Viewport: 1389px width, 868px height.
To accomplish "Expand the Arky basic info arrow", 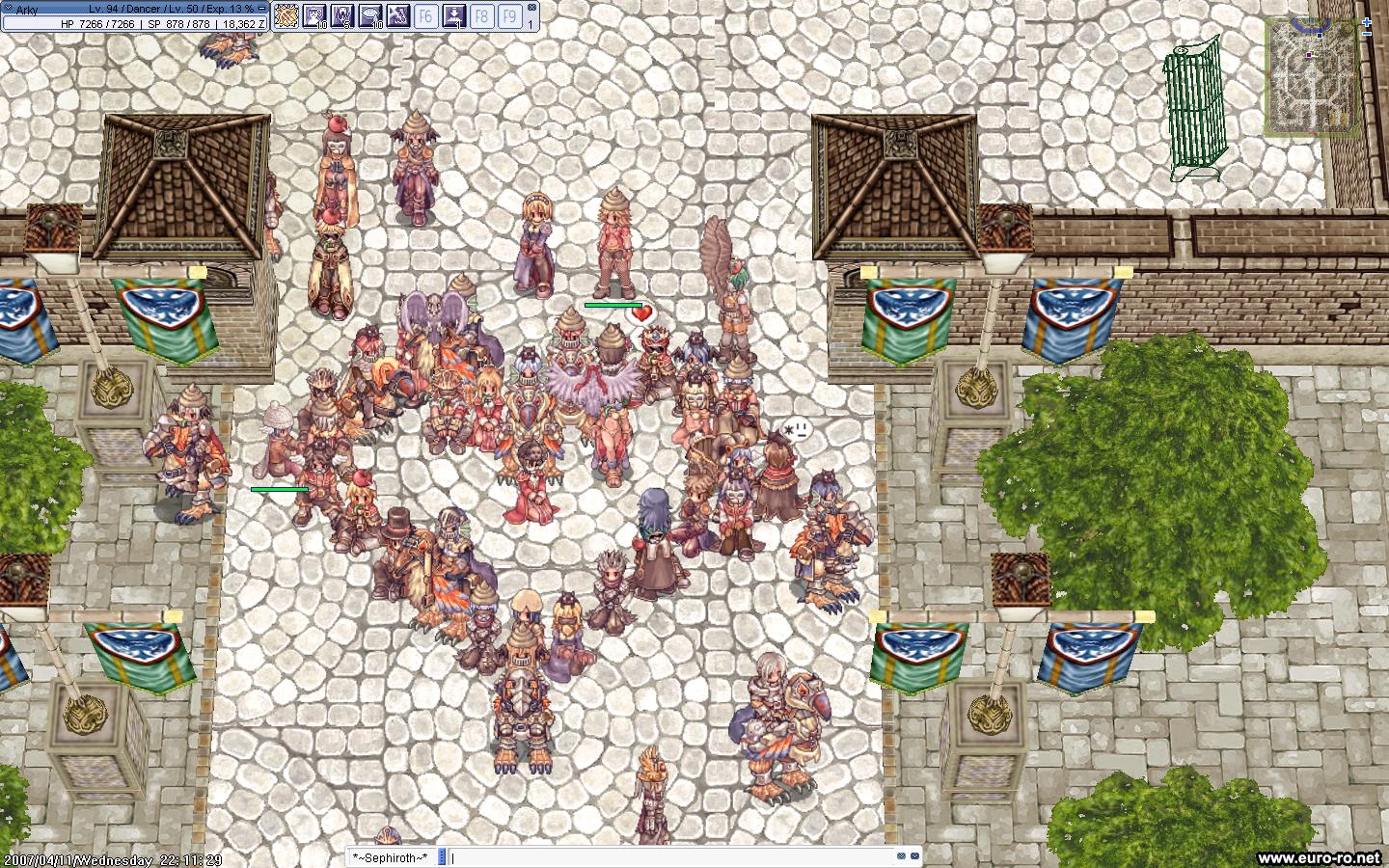I will [7, 9].
